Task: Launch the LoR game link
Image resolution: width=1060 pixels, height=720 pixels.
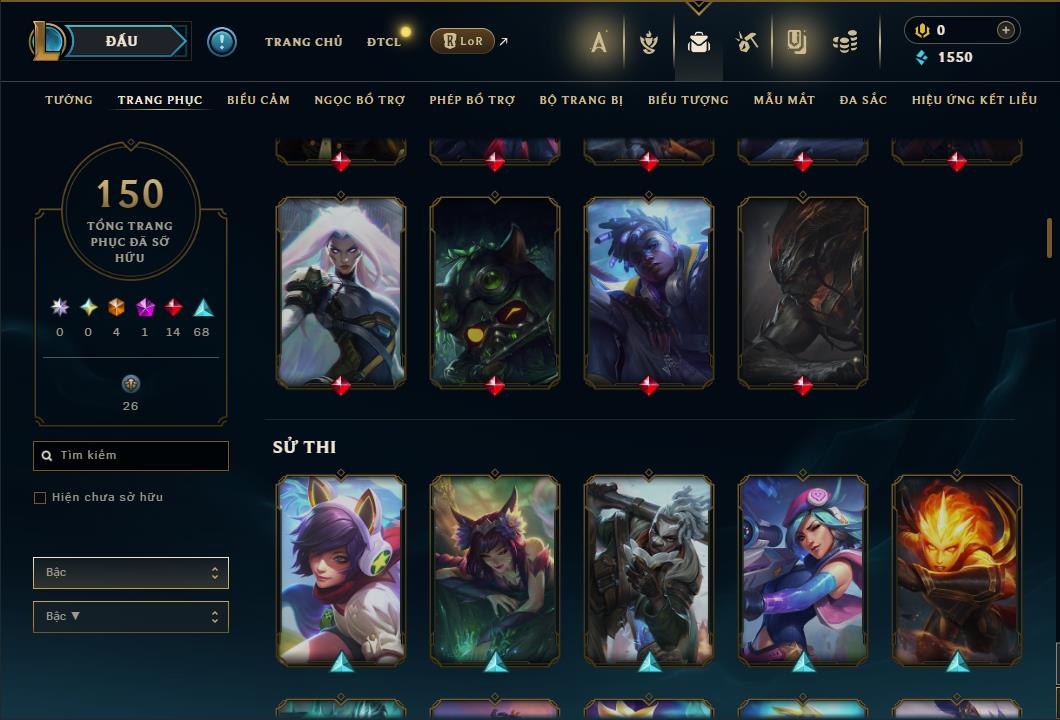Action: (462, 41)
